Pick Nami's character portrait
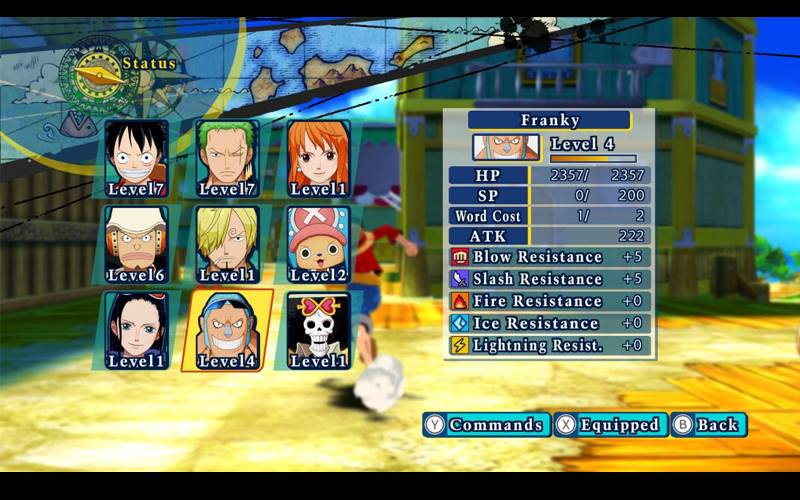 (319, 158)
